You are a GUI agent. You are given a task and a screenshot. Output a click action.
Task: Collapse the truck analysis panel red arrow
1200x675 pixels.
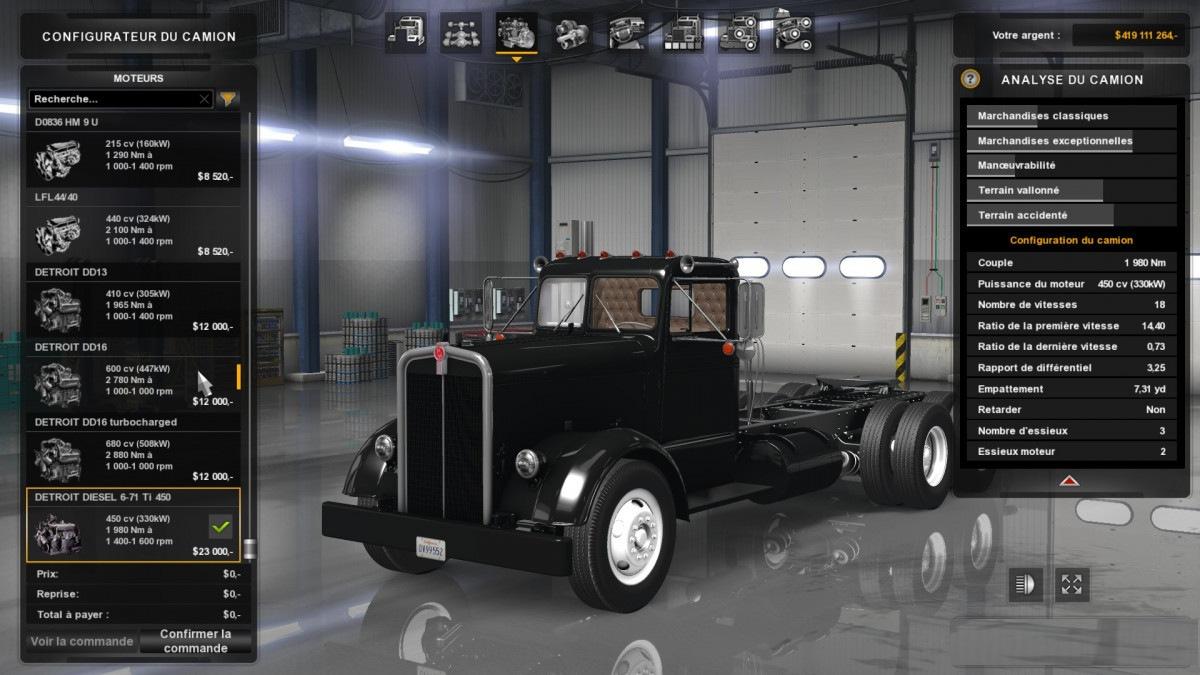[1069, 481]
